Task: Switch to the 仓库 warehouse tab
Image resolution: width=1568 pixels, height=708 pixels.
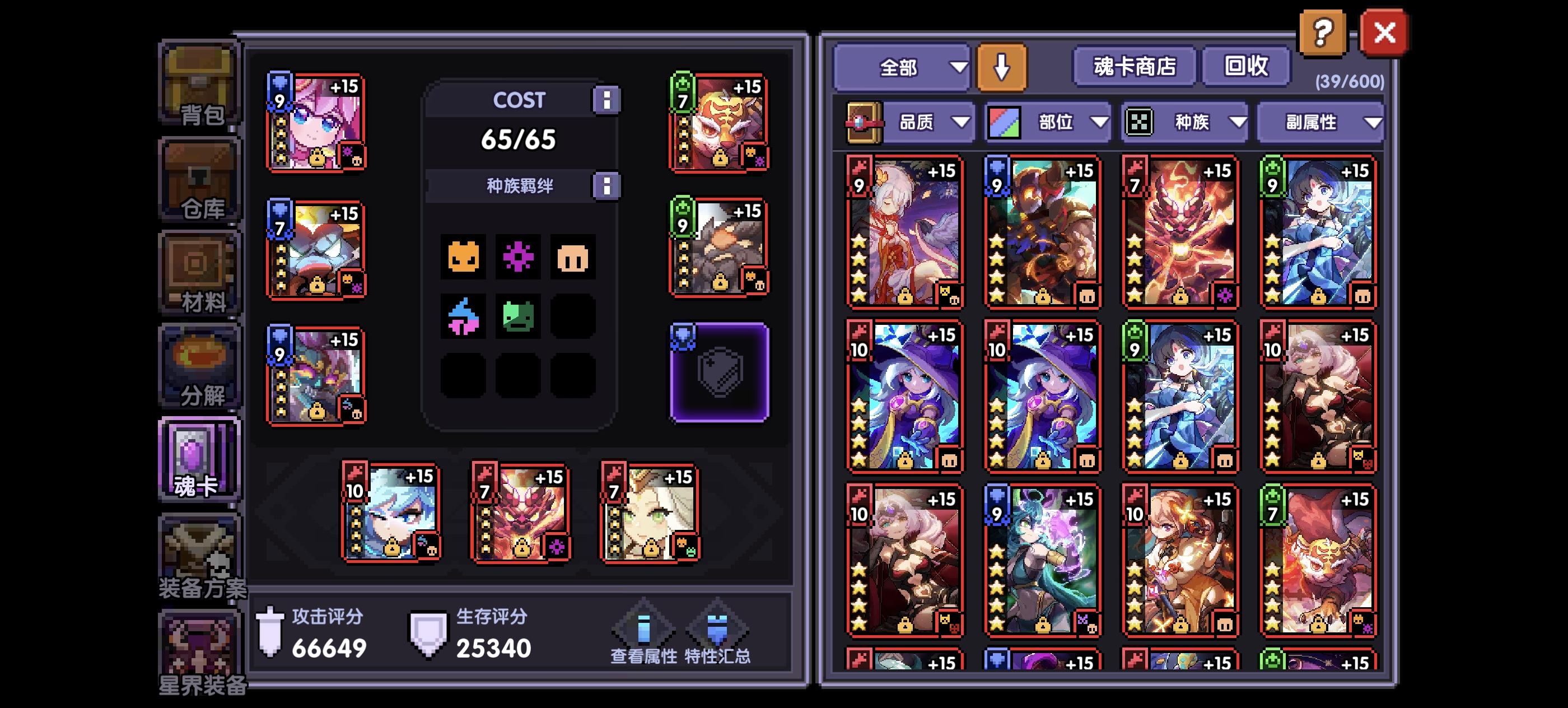Action: (x=201, y=178)
